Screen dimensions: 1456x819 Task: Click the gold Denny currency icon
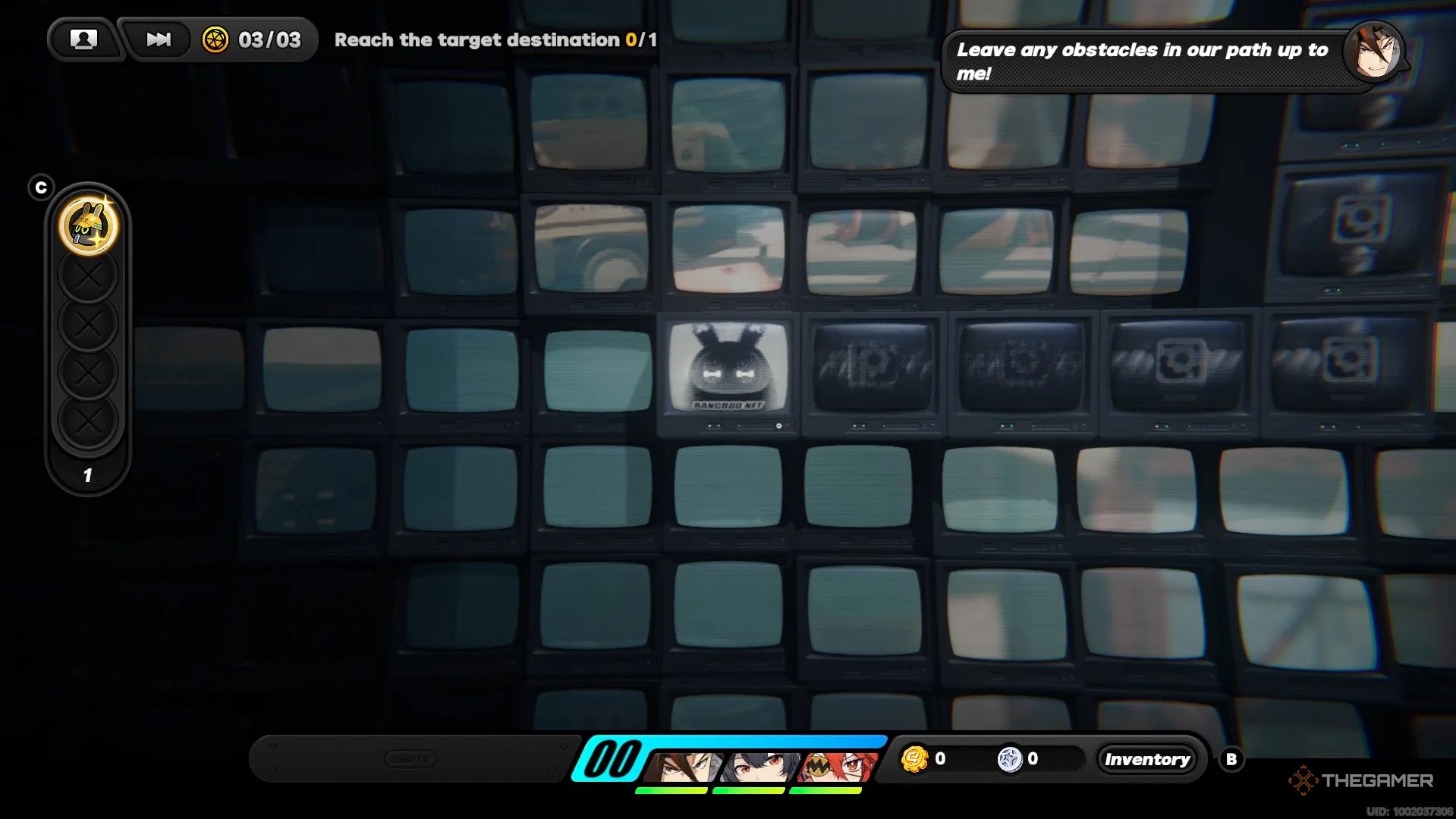point(915,758)
